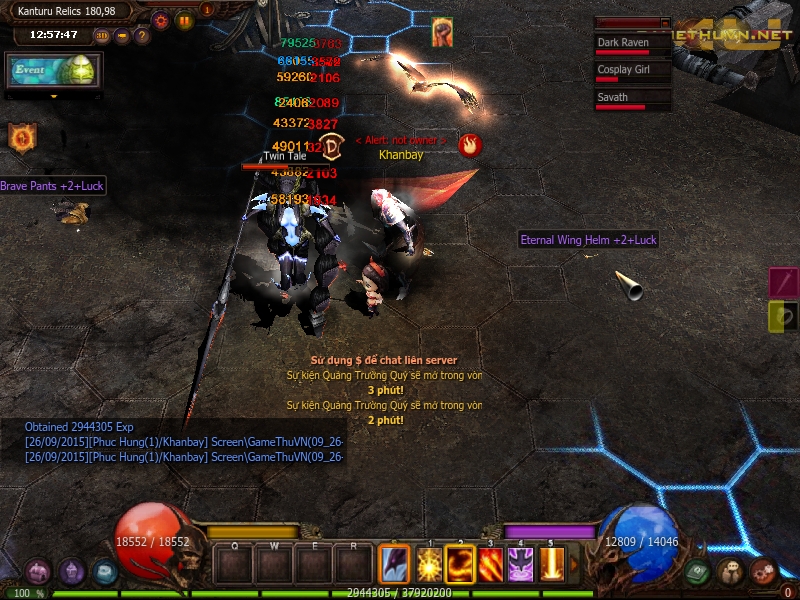Open the pink treasure chest icon
Screen dimensions: 800x600
[x=38, y=572]
